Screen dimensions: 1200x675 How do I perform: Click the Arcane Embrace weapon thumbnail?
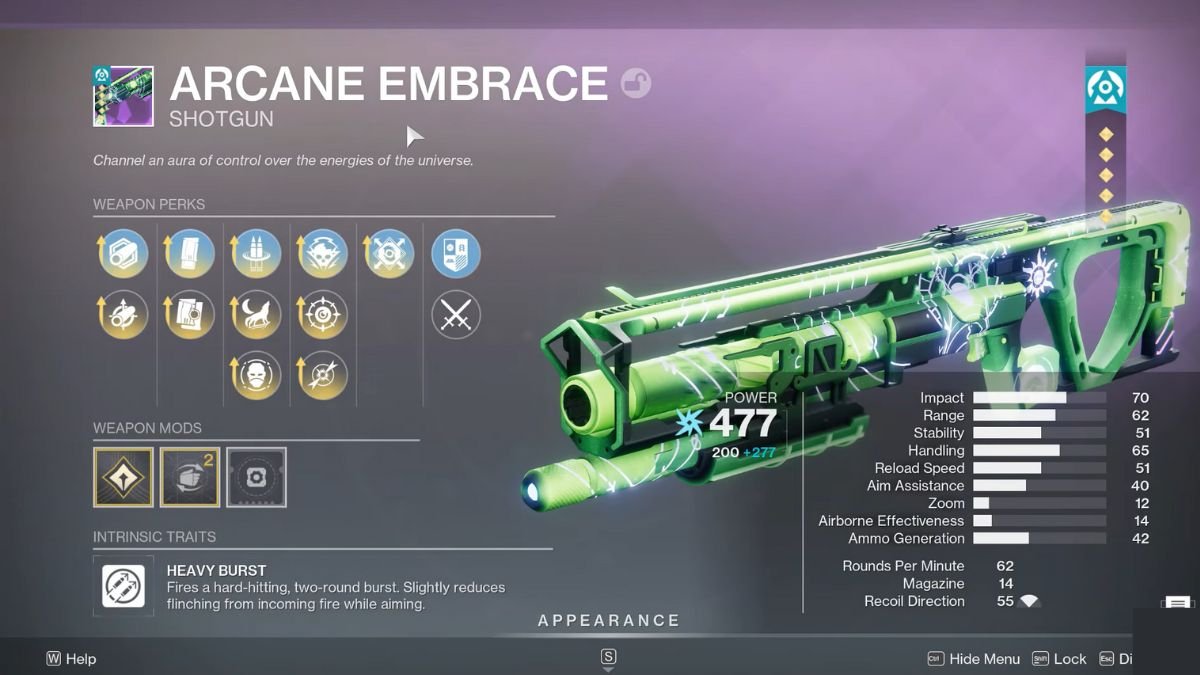(123, 97)
